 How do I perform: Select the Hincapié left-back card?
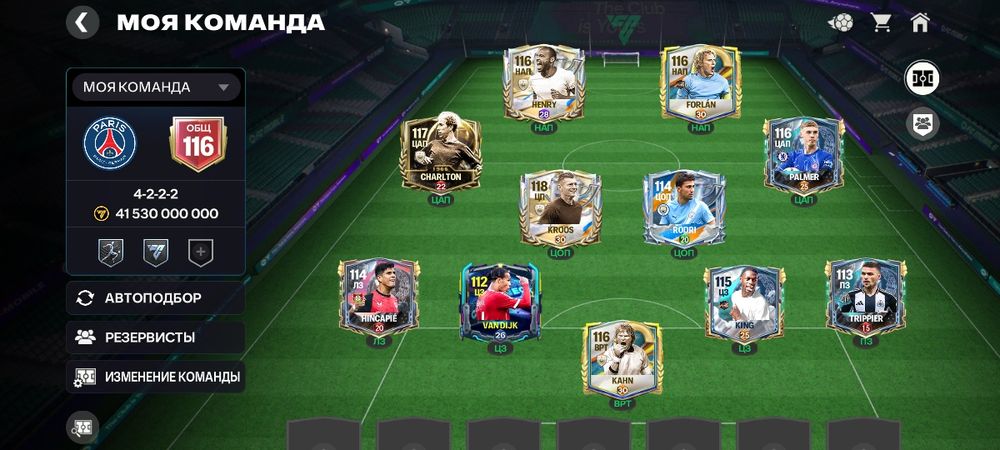tap(378, 298)
